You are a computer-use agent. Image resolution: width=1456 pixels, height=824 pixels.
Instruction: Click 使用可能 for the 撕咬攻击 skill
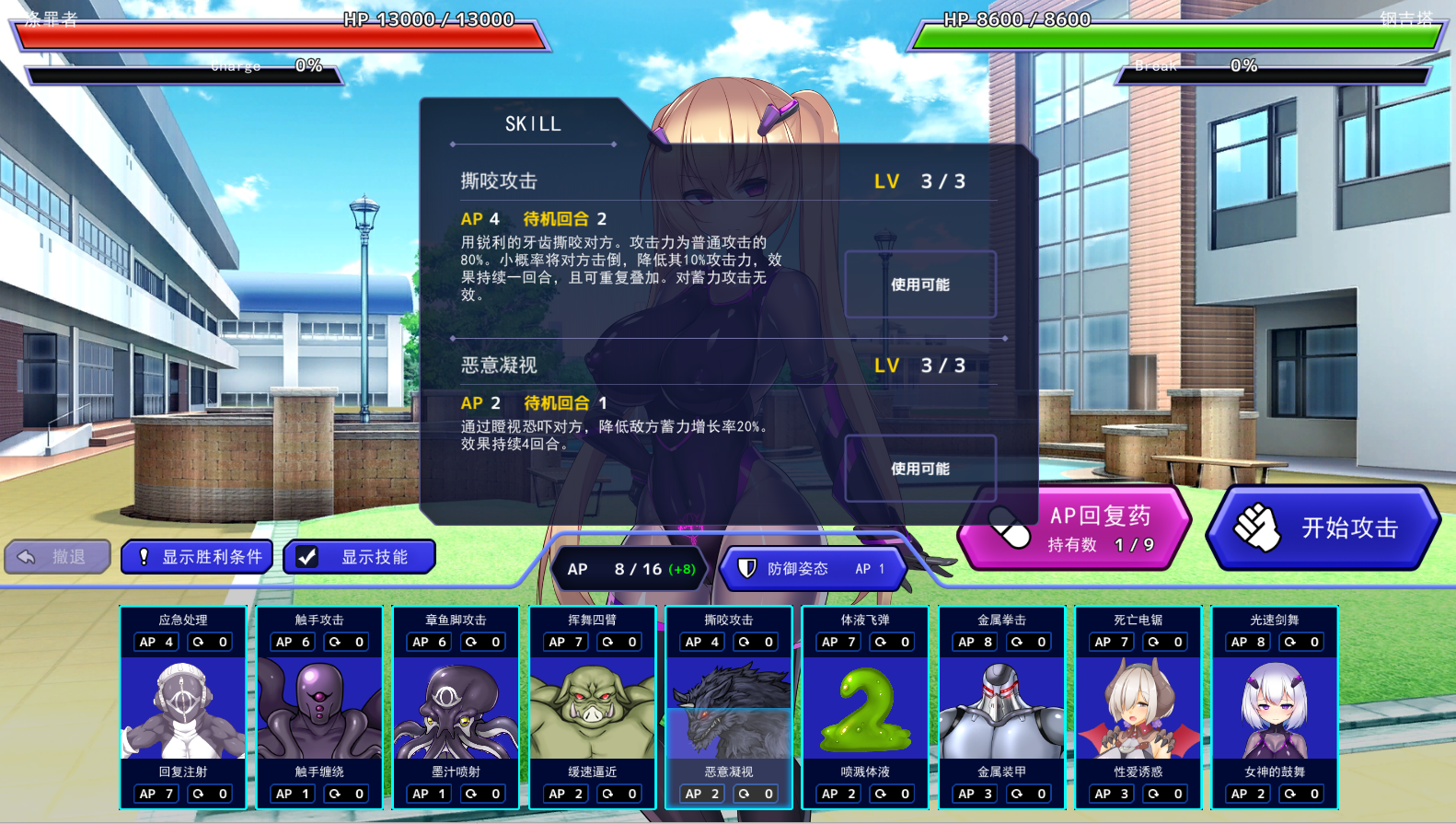[x=919, y=284]
